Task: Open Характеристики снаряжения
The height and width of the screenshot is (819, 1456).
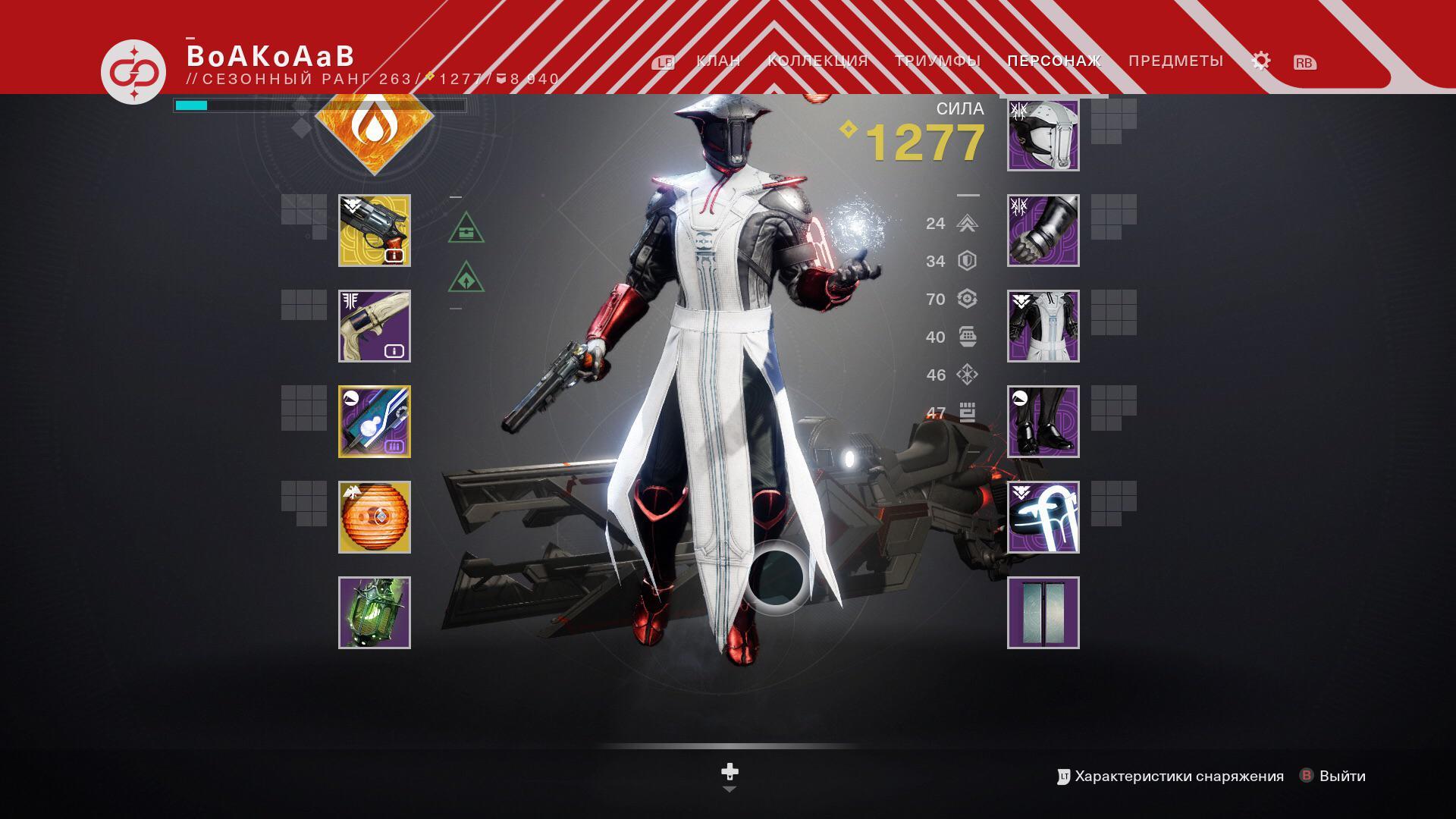Action: click(x=1179, y=776)
